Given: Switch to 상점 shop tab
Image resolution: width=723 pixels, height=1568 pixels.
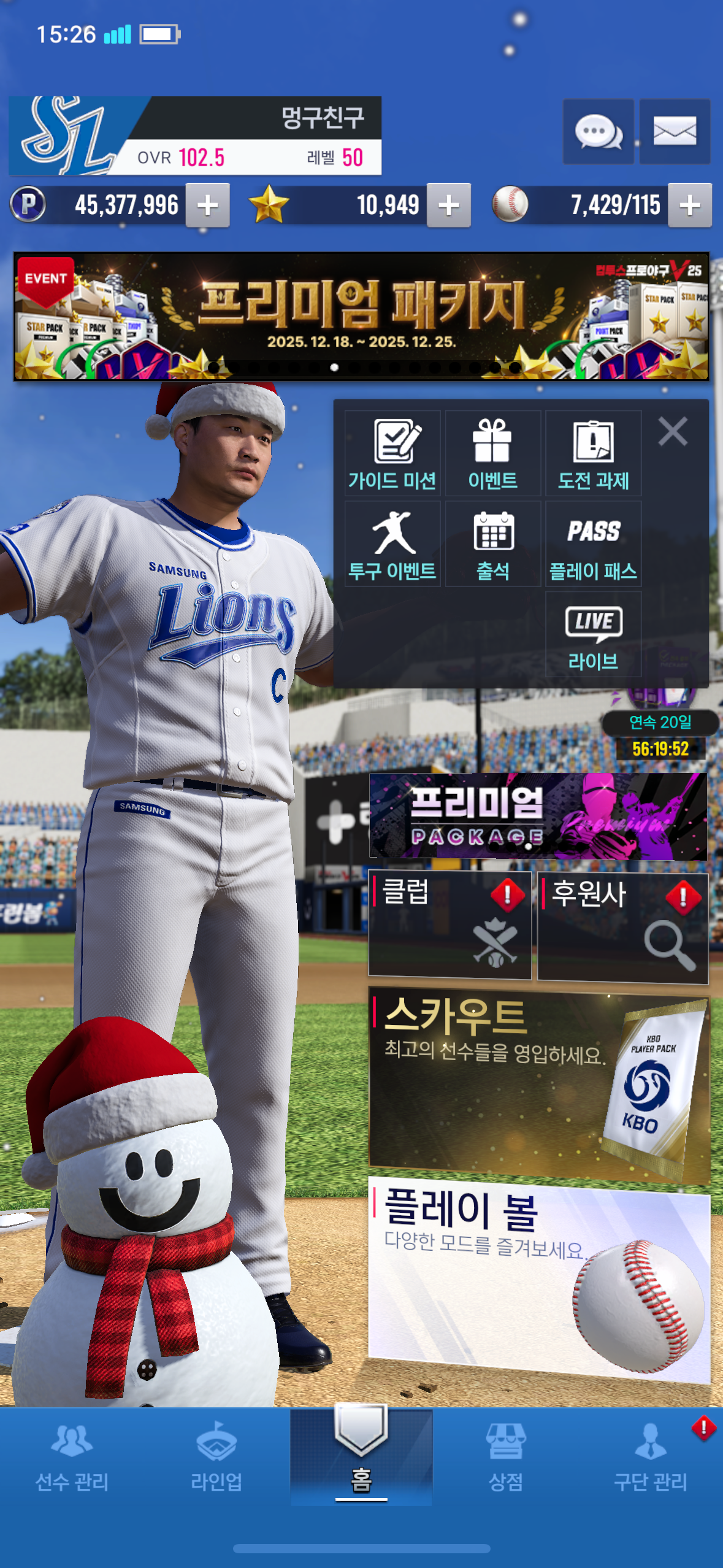Looking at the screenshot, I should coord(505,1458).
